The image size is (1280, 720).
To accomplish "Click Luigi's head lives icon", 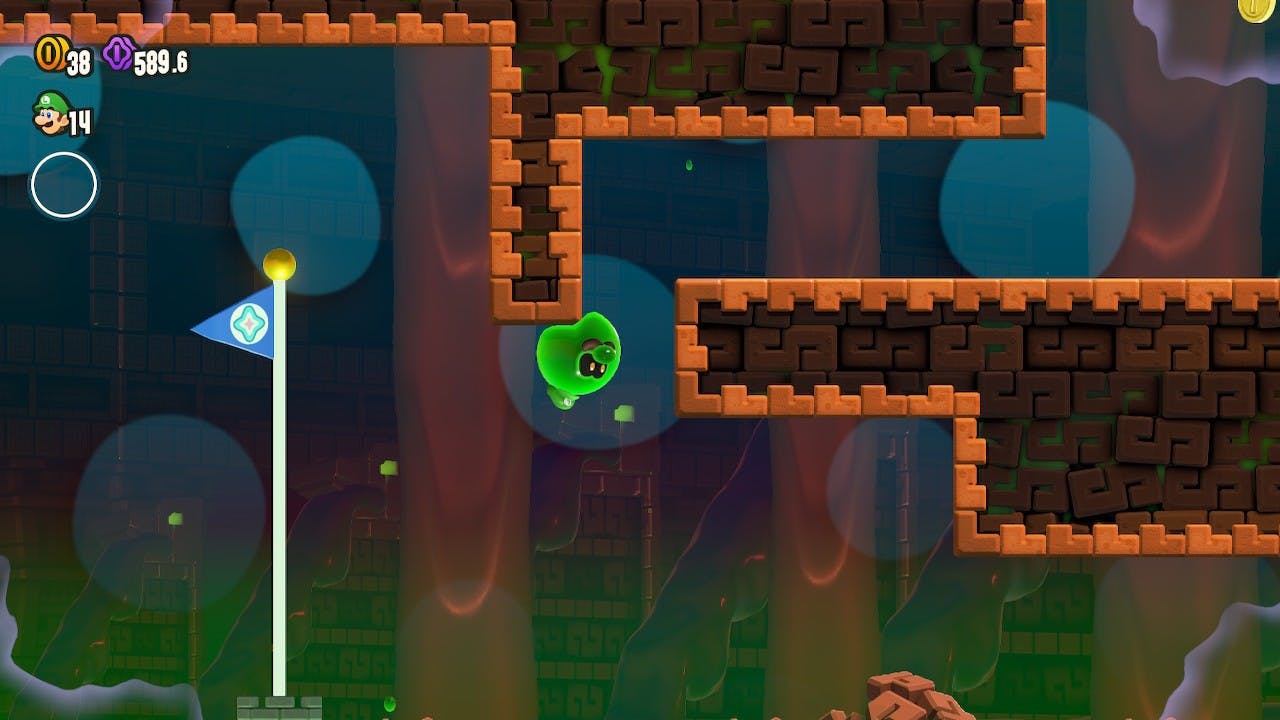I will [49, 112].
